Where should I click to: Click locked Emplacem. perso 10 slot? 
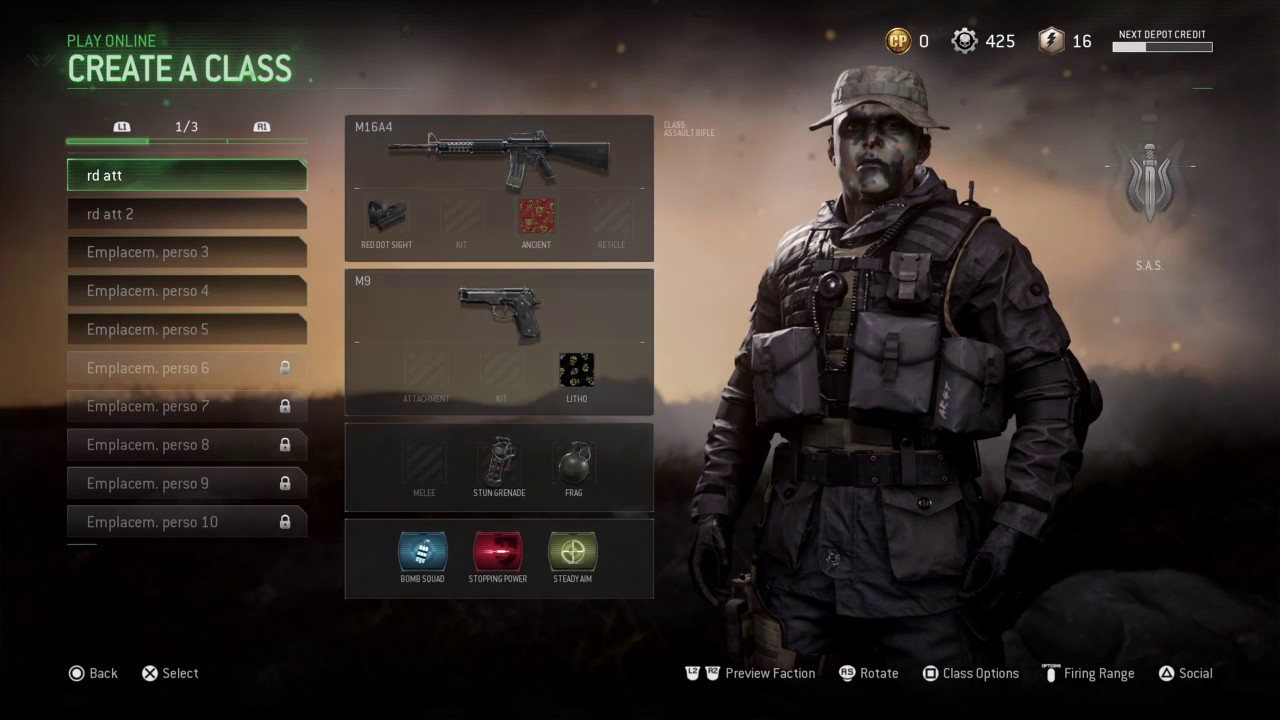[x=187, y=522]
